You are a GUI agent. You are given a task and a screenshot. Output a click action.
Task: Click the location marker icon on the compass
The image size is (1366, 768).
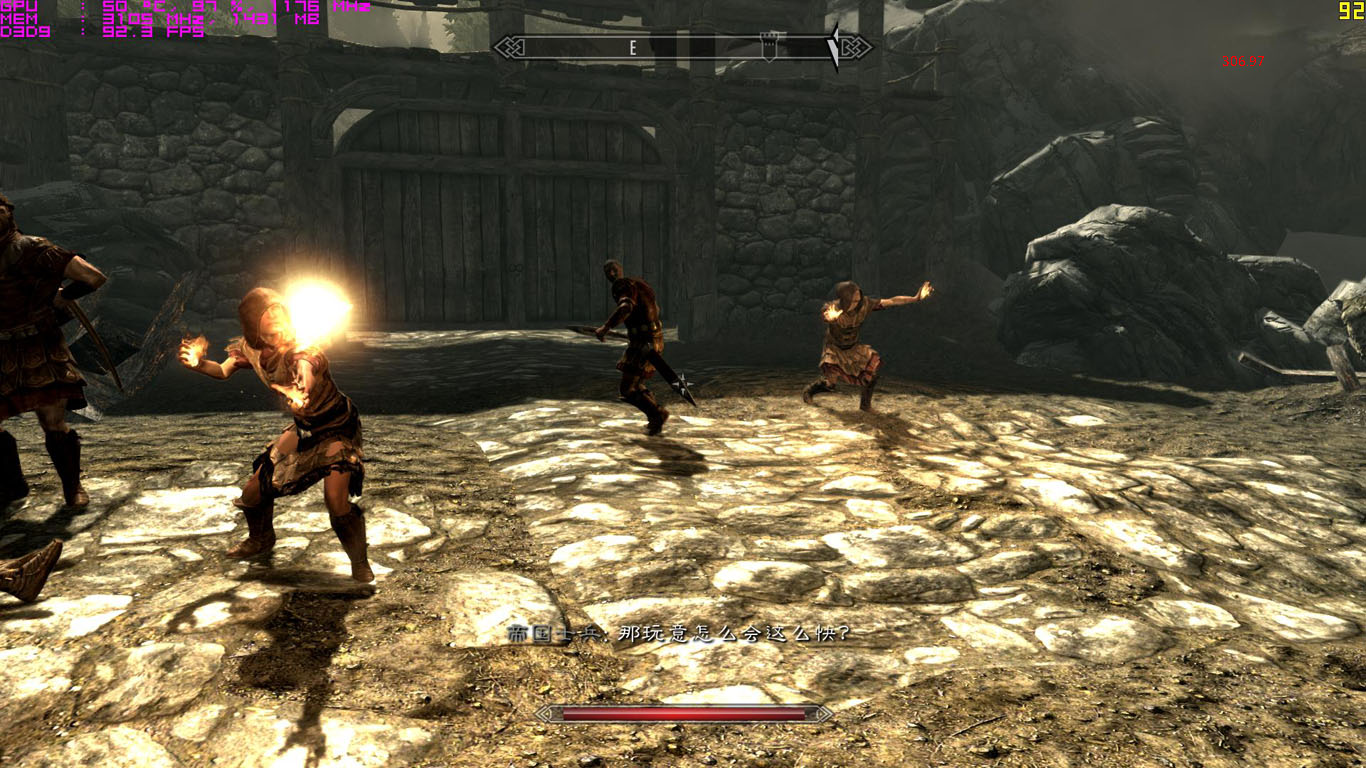[768, 46]
